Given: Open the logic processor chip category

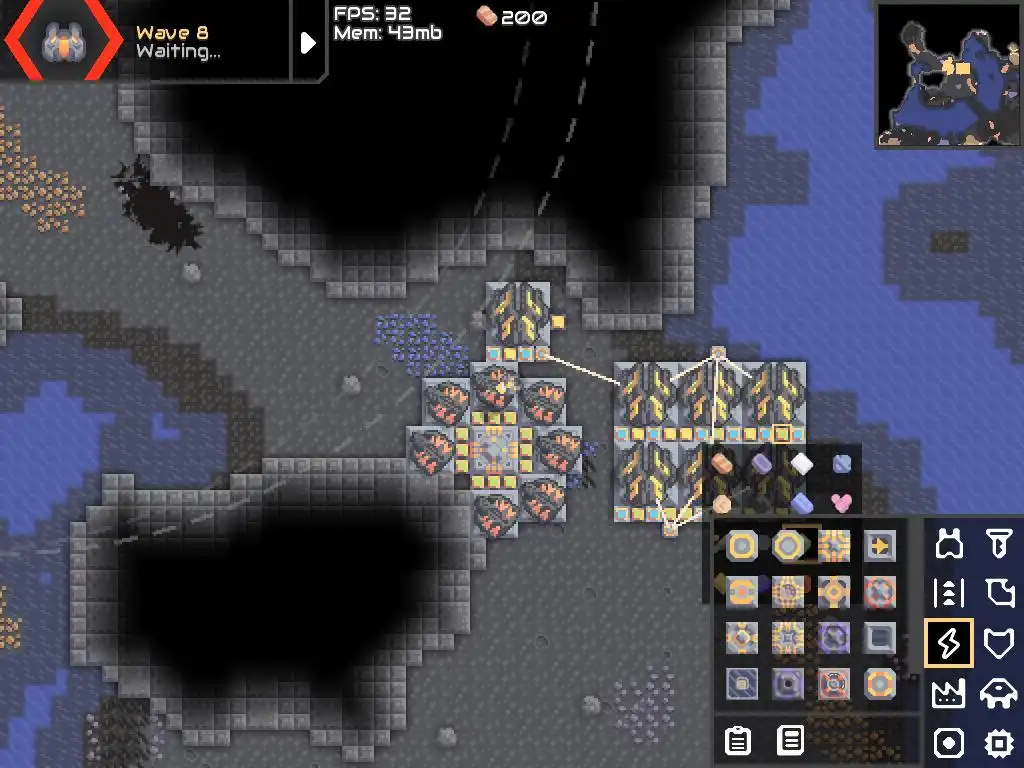Looking at the screenshot, I should 998,742.
